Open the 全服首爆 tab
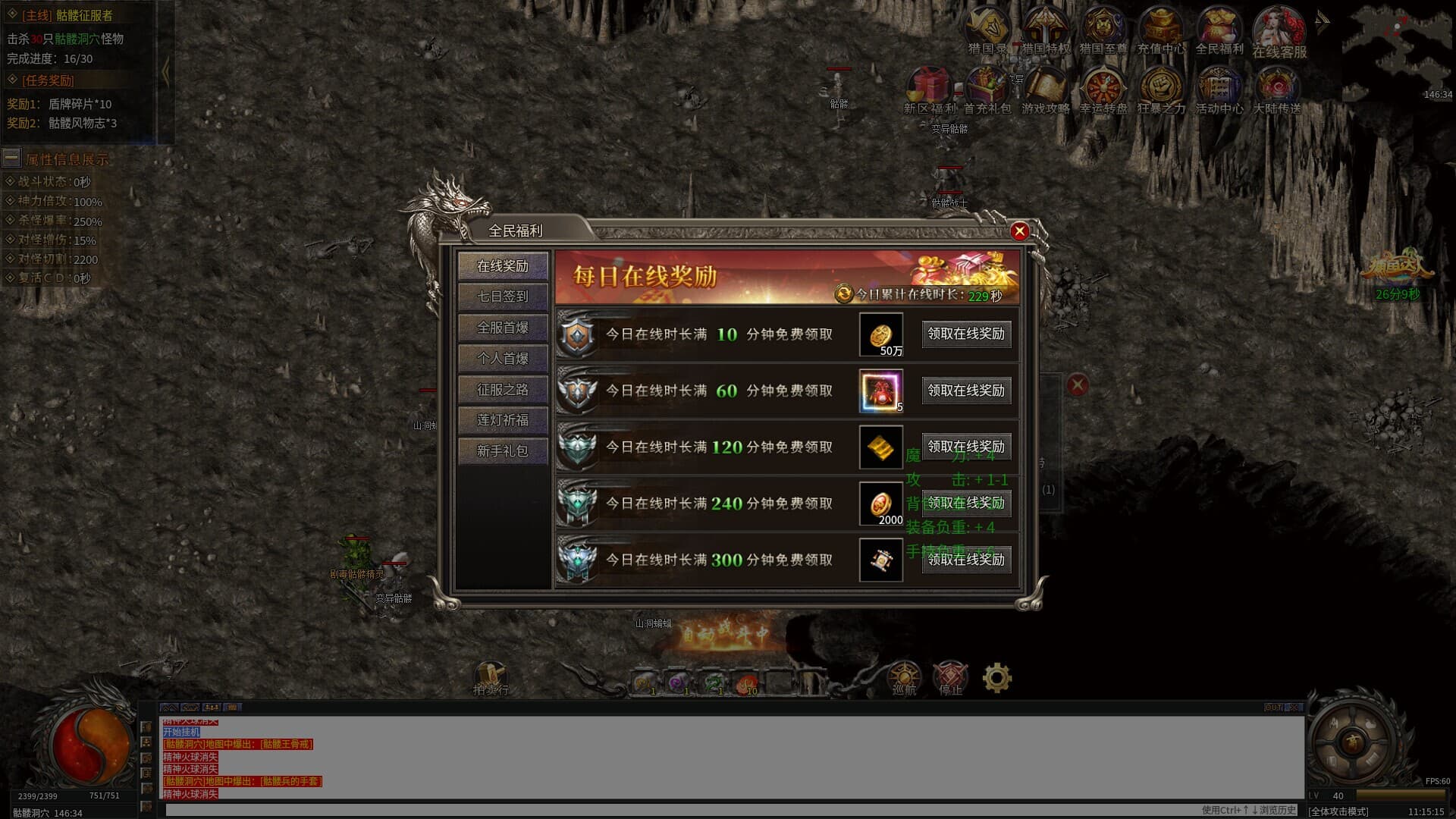 tap(502, 328)
